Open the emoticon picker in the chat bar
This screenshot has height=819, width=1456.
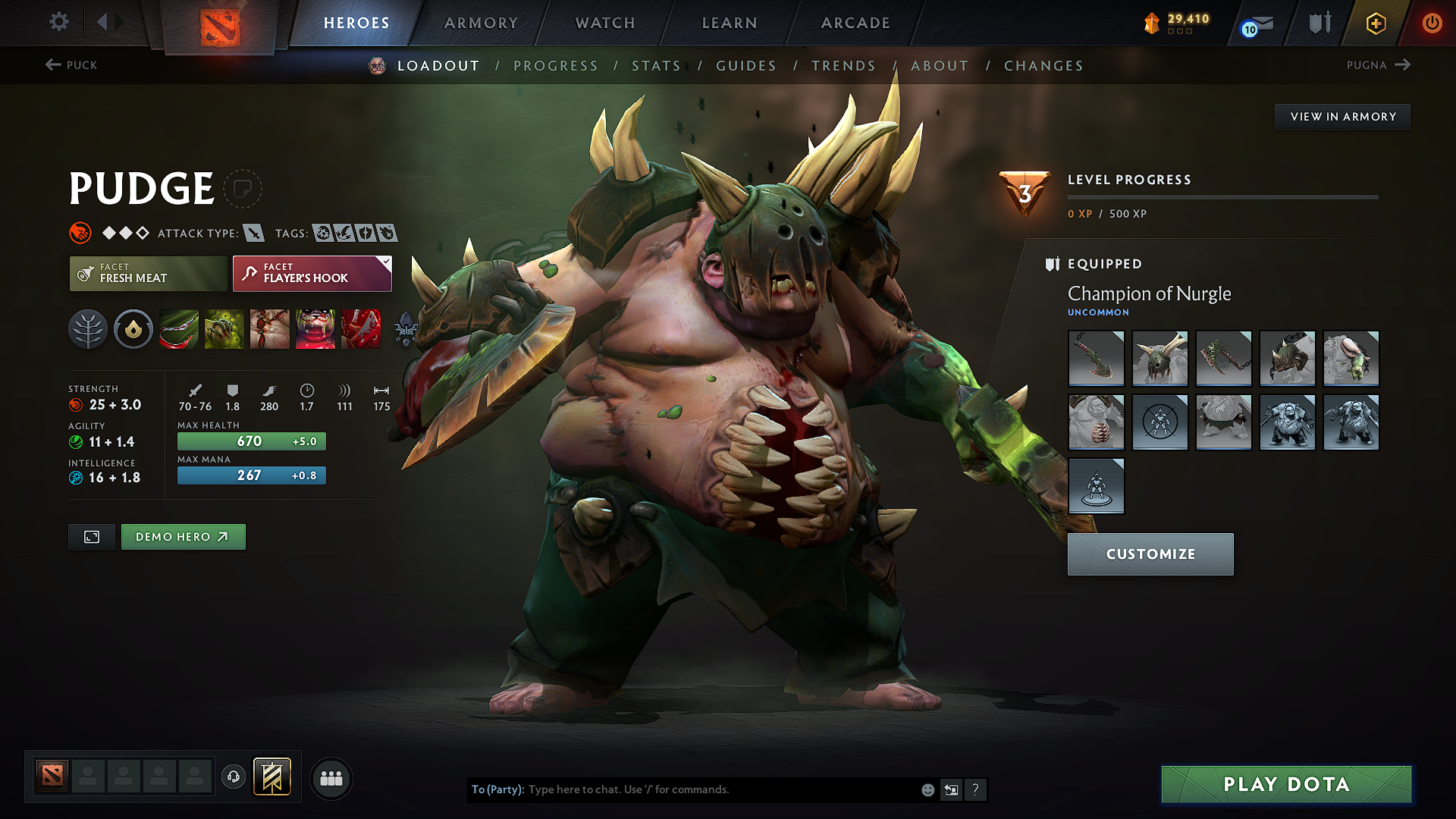[927, 789]
